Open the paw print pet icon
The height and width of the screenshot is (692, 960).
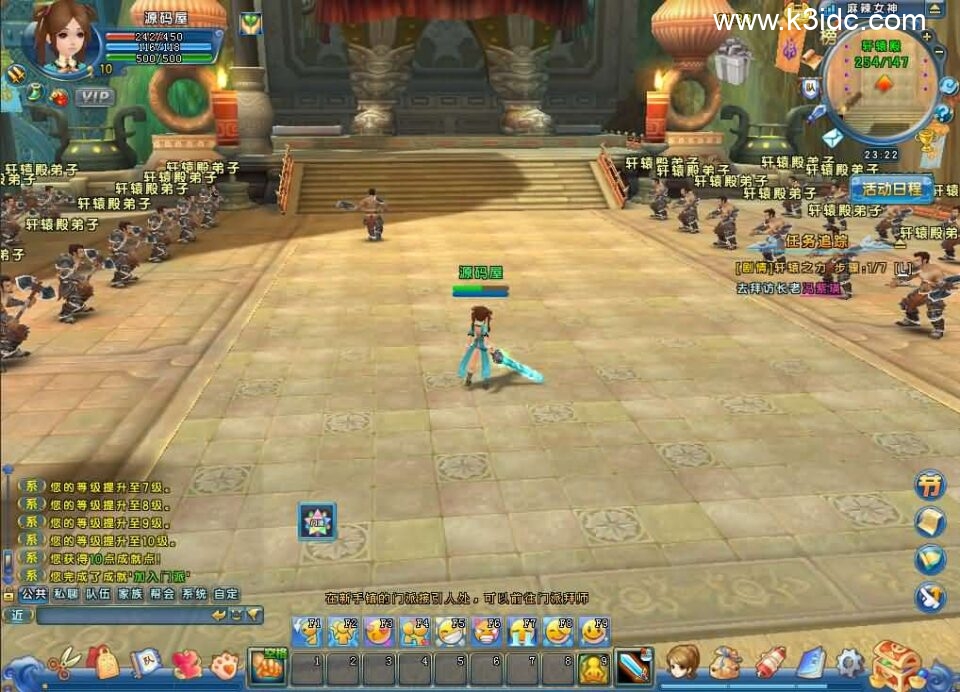coord(225,663)
